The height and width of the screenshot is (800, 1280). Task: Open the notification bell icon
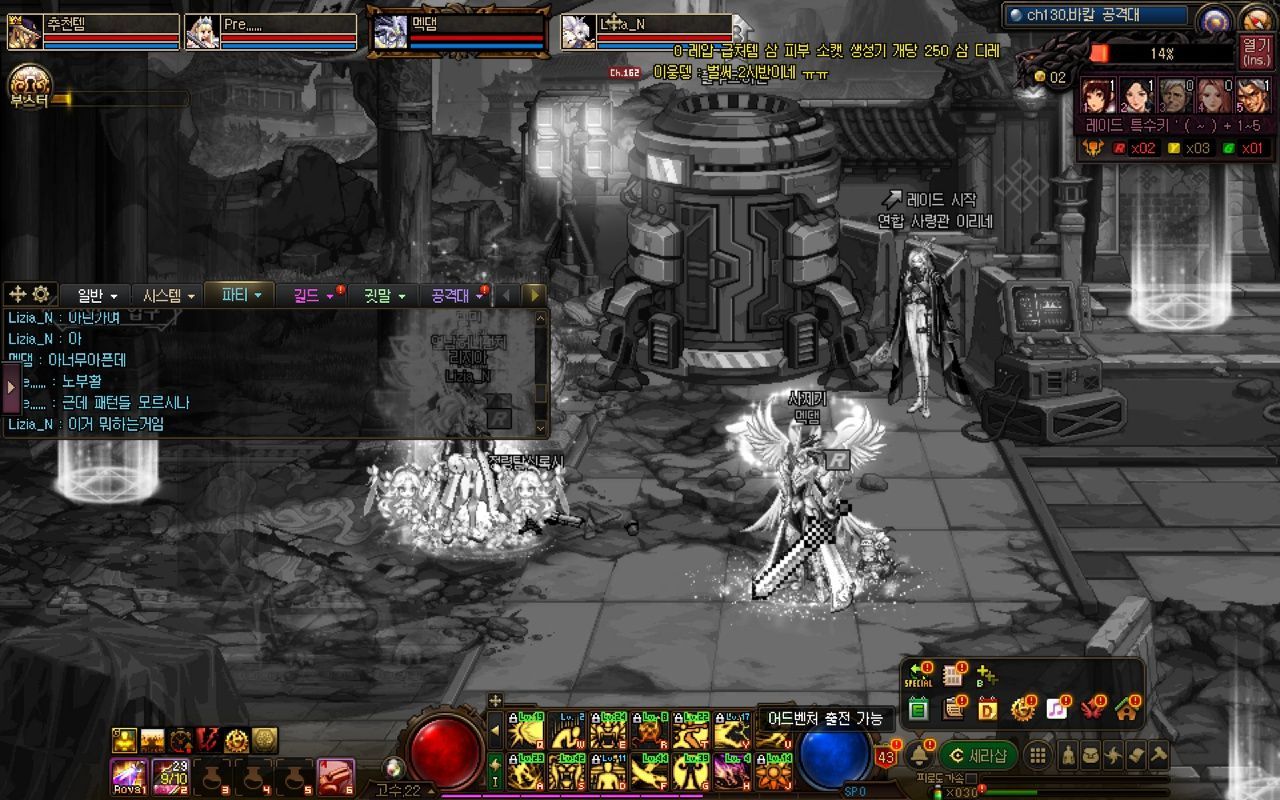(x=917, y=755)
